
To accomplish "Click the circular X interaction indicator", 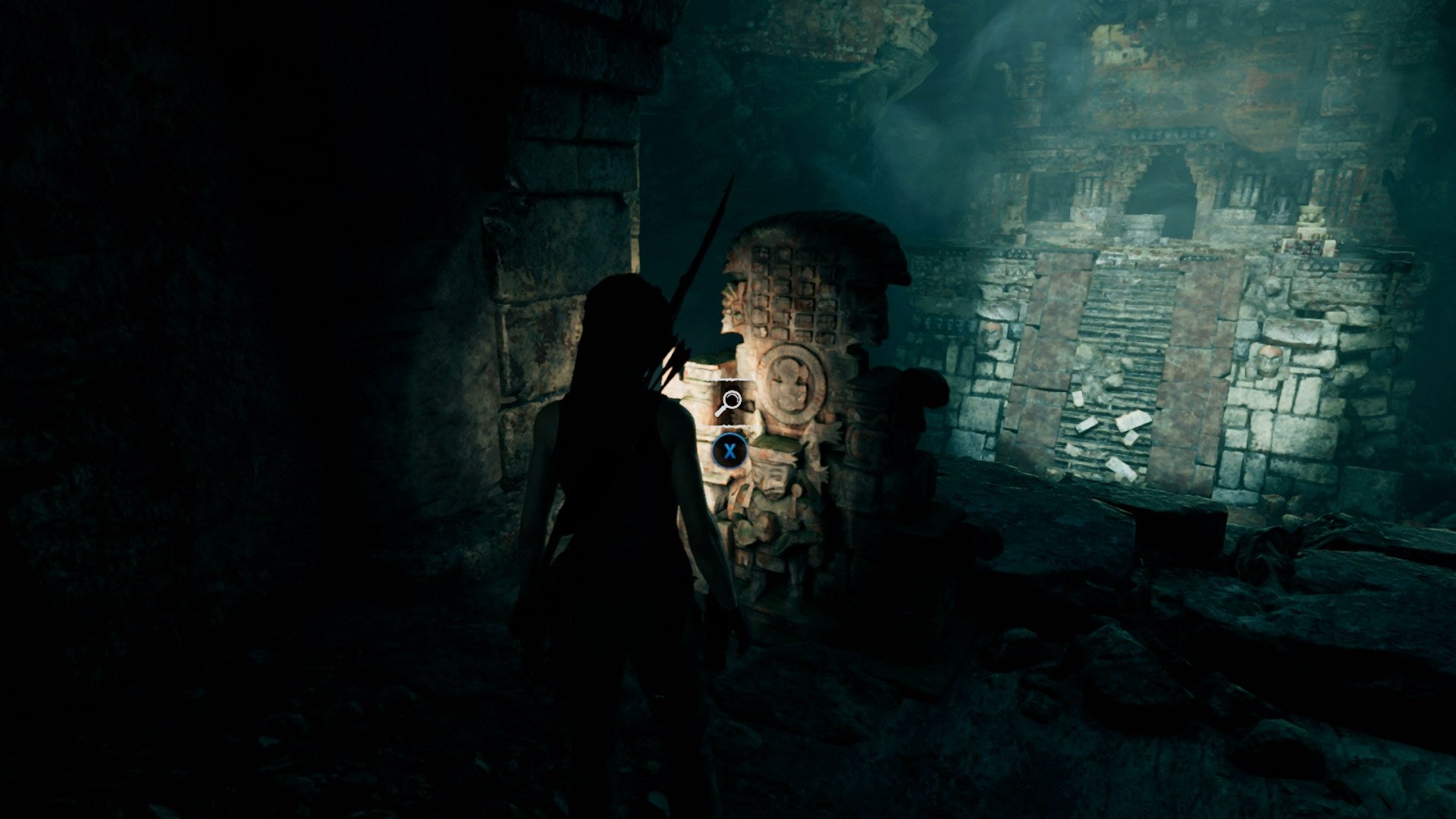I will click(x=729, y=450).
